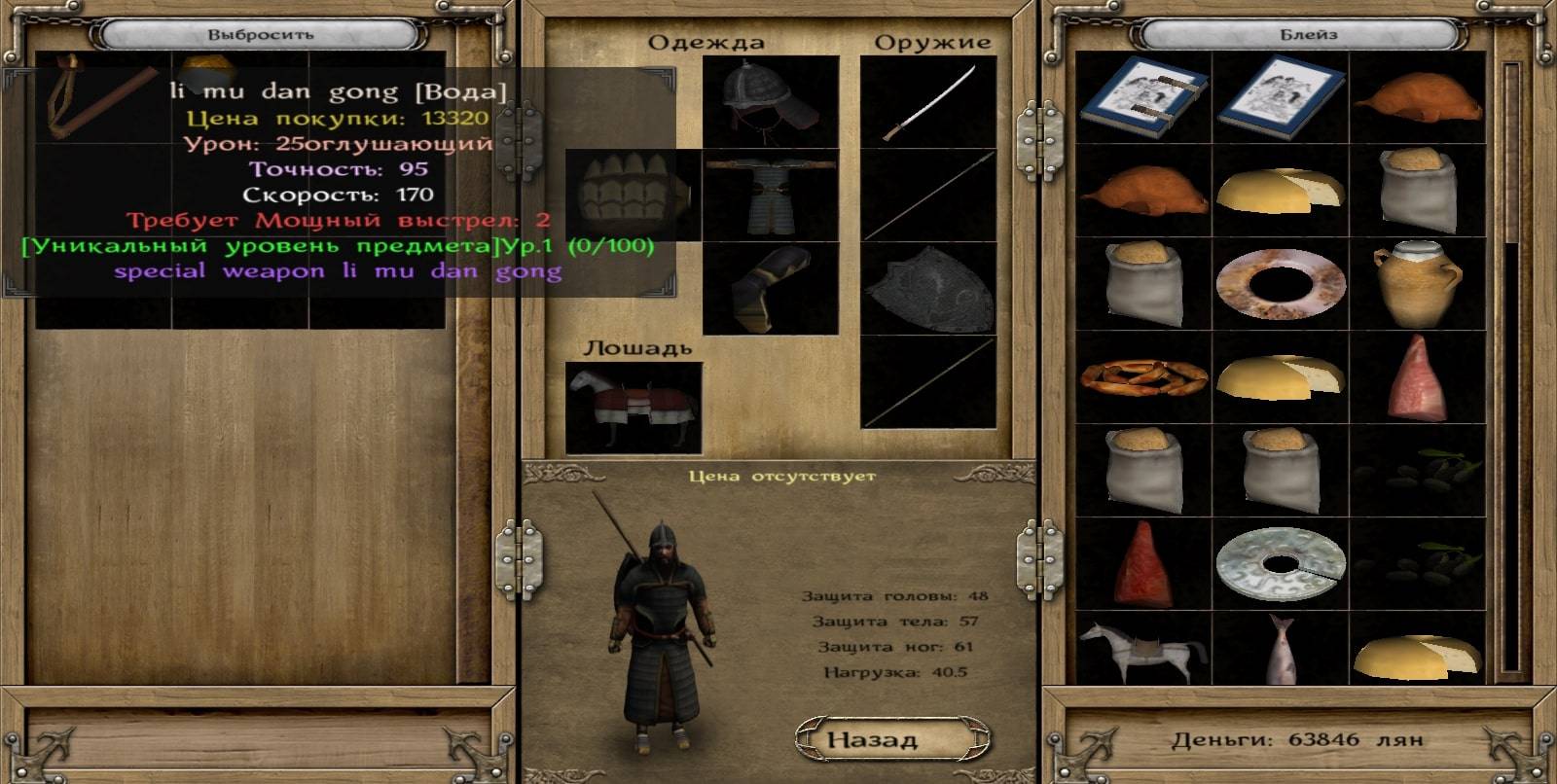Pick the clay jar in inventory

coord(1418,284)
